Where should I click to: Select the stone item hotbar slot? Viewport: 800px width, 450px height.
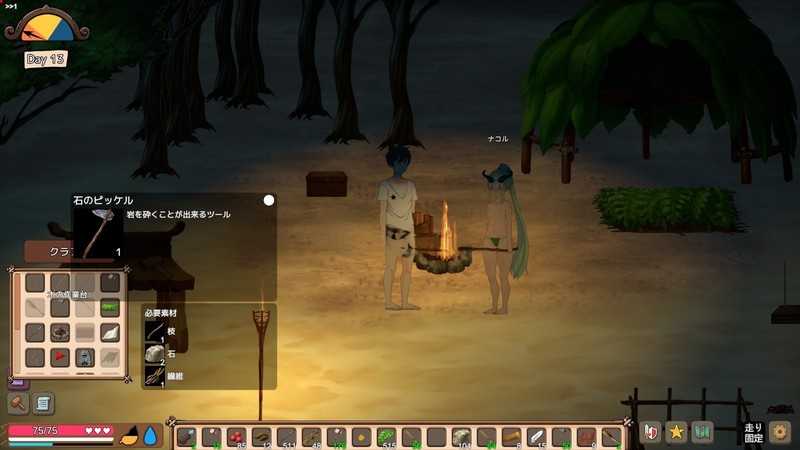coord(461,437)
